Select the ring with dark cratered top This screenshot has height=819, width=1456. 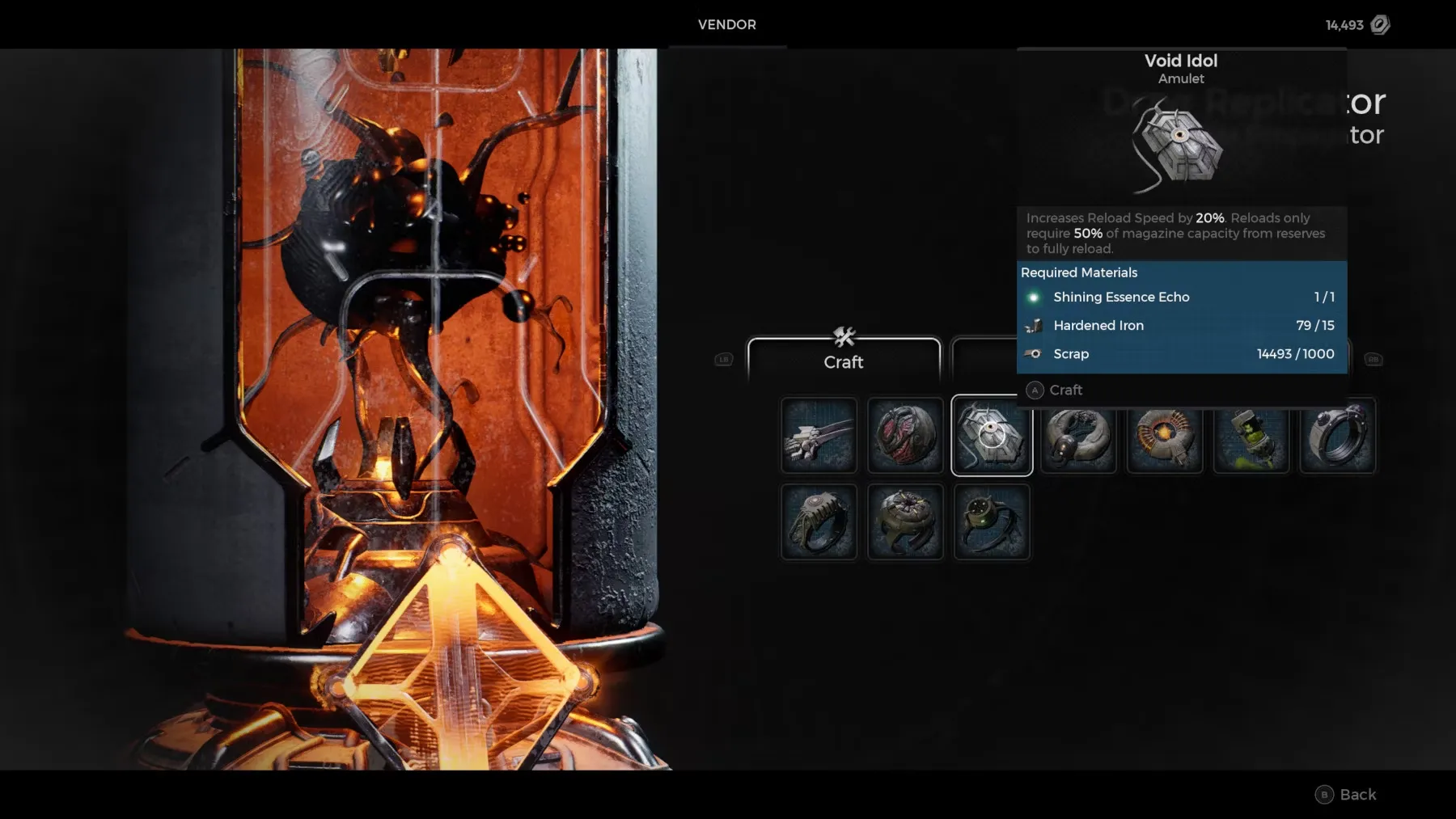(905, 522)
